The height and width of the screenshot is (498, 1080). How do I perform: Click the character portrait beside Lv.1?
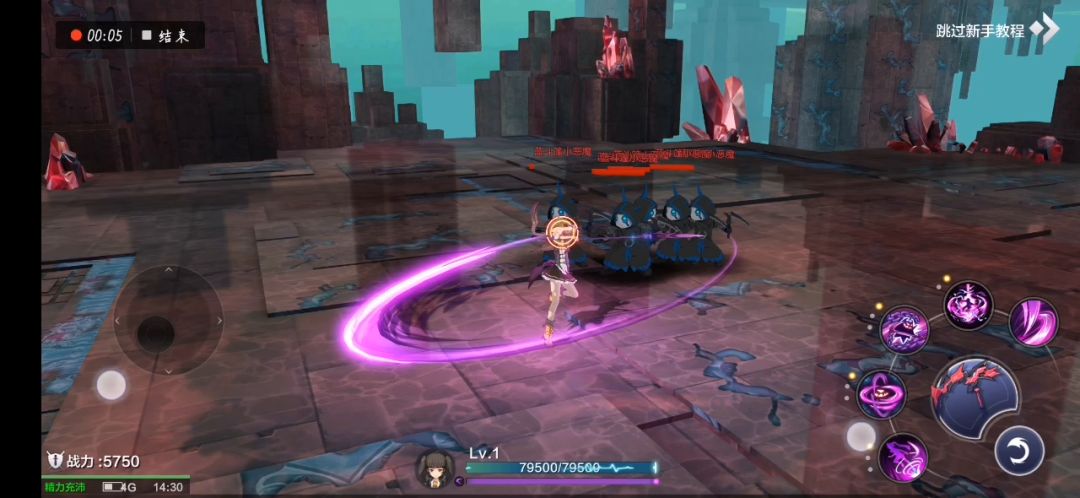pyautogui.click(x=436, y=468)
